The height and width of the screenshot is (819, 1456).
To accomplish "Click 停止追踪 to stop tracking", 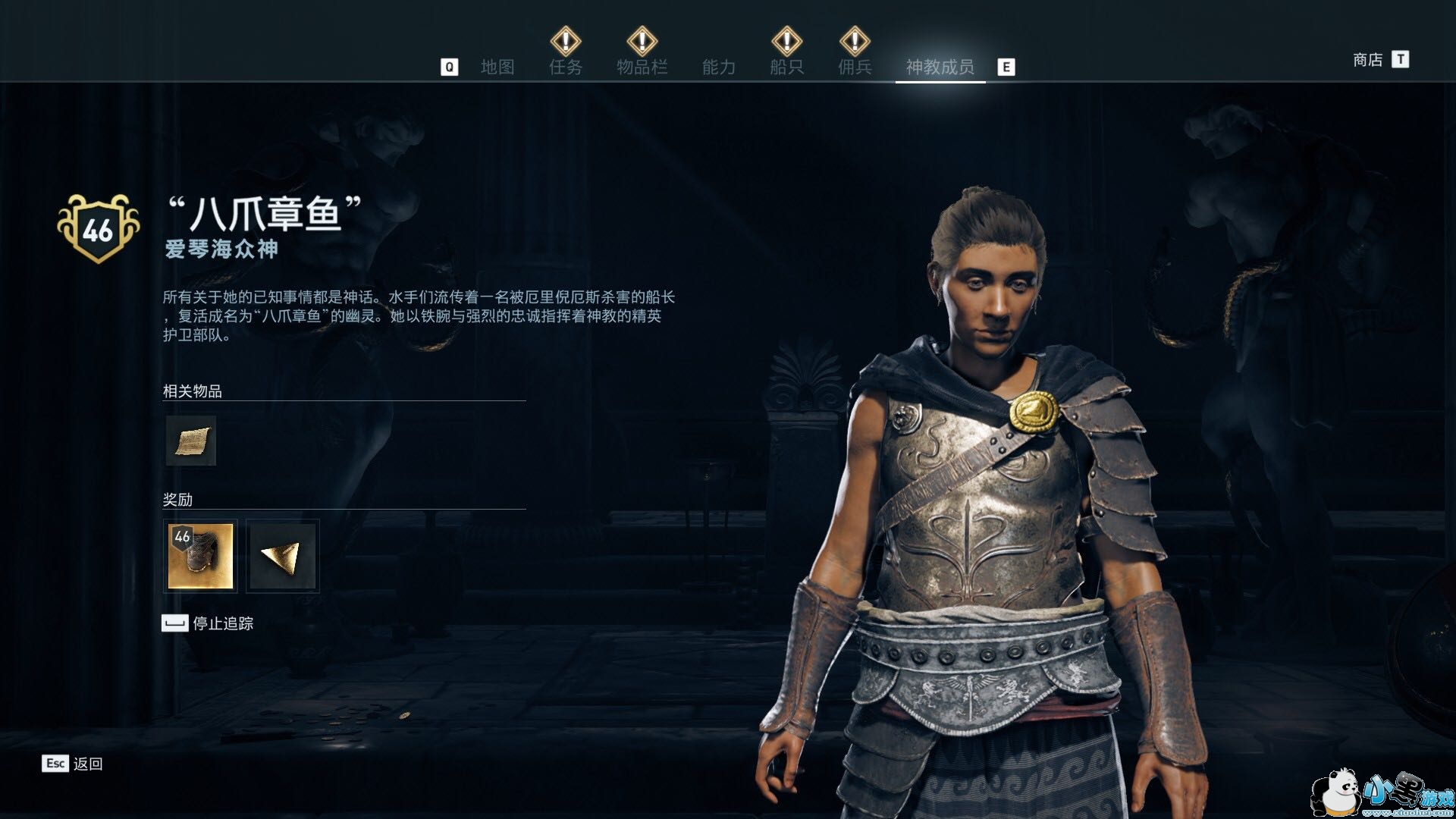I will pos(222,623).
